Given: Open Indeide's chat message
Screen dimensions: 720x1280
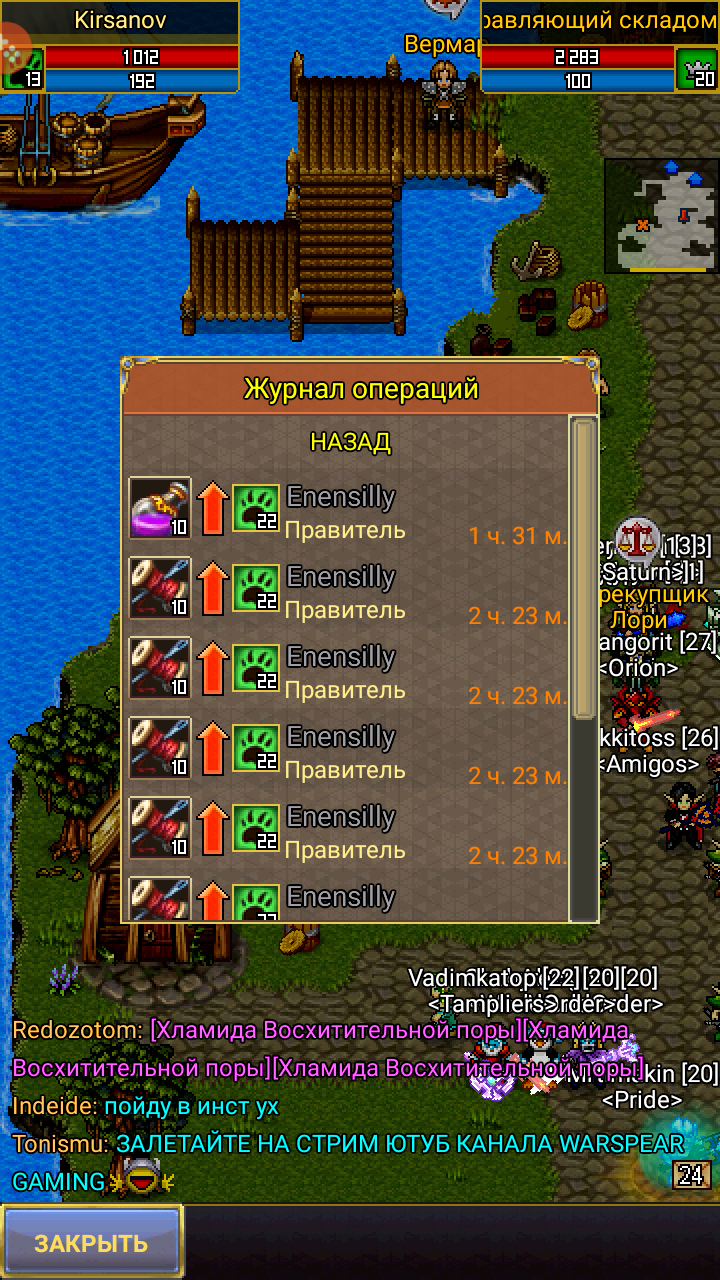Looking at the screenshot, I should tap(145, 1106).
